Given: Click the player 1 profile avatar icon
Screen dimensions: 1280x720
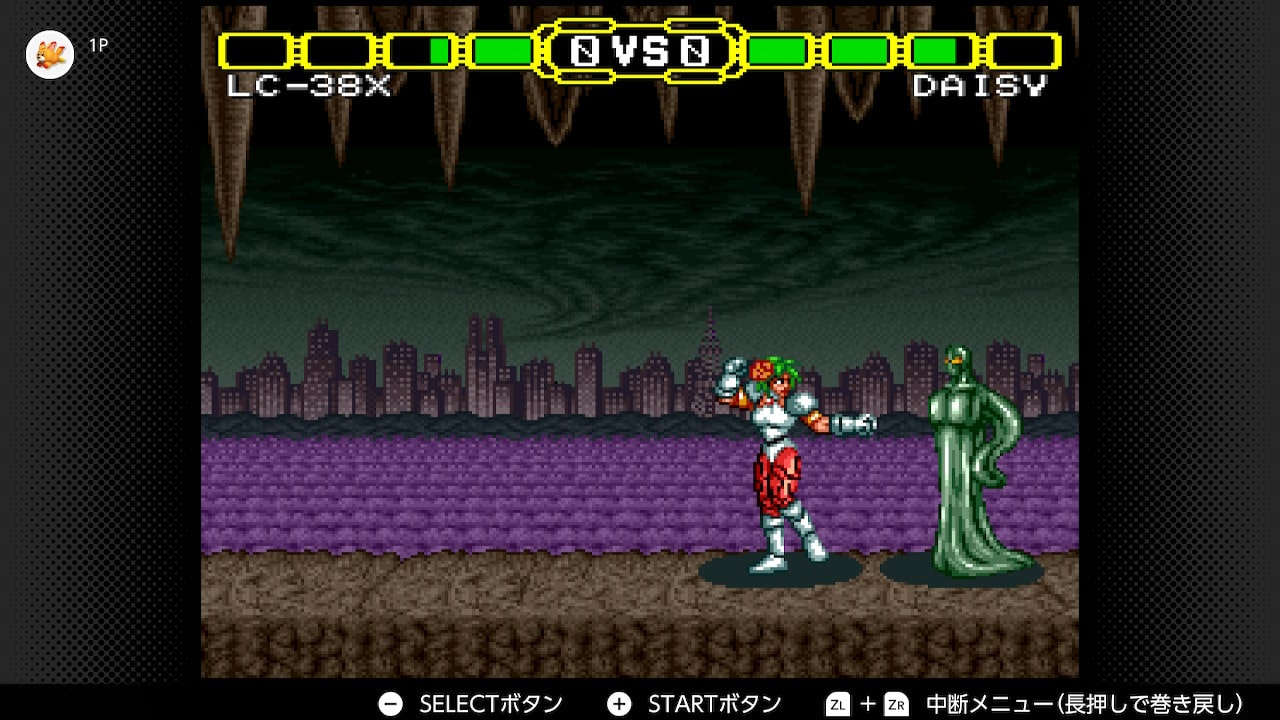Looking at the screenshot, I should point(49,54).
